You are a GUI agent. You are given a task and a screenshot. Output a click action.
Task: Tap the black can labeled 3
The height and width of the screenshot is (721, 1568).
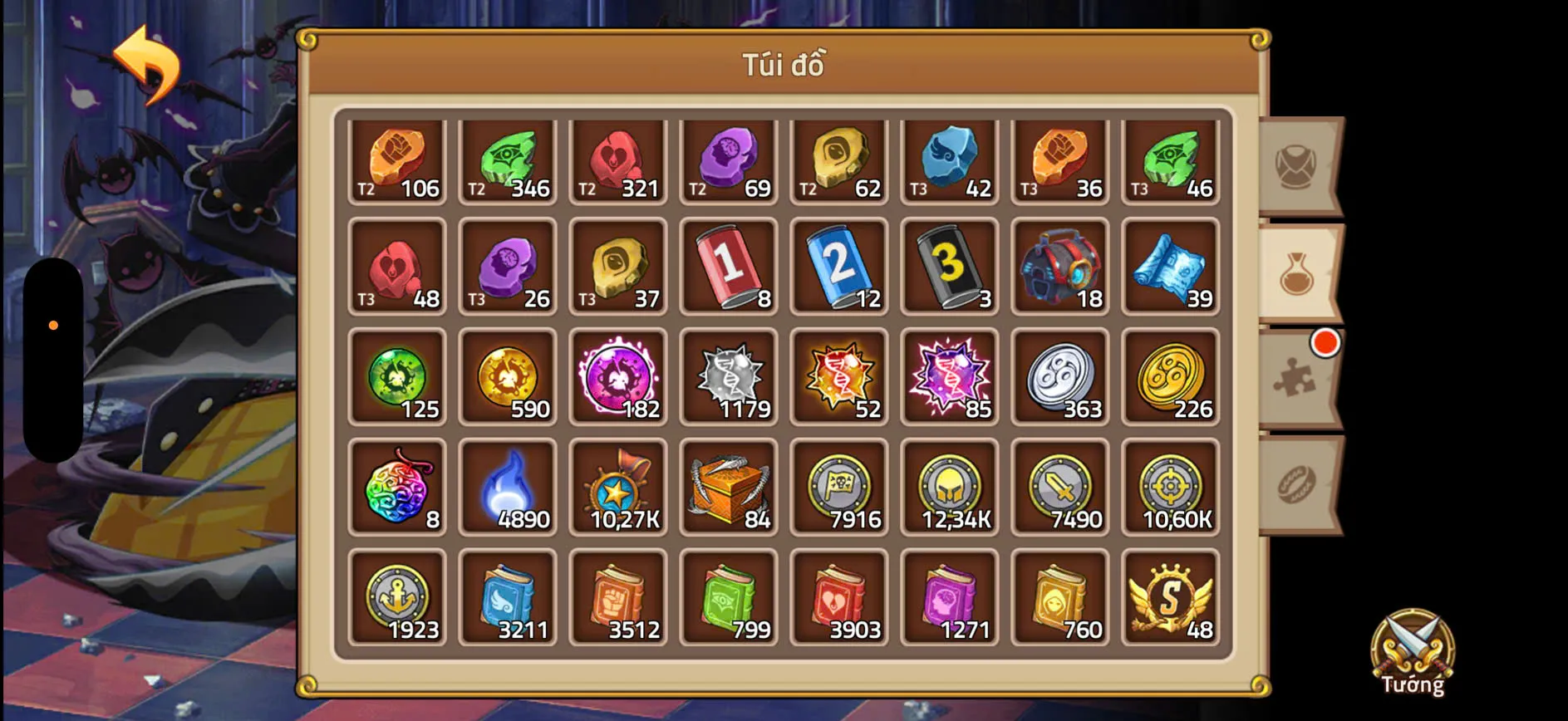click(x=950, y=266)
